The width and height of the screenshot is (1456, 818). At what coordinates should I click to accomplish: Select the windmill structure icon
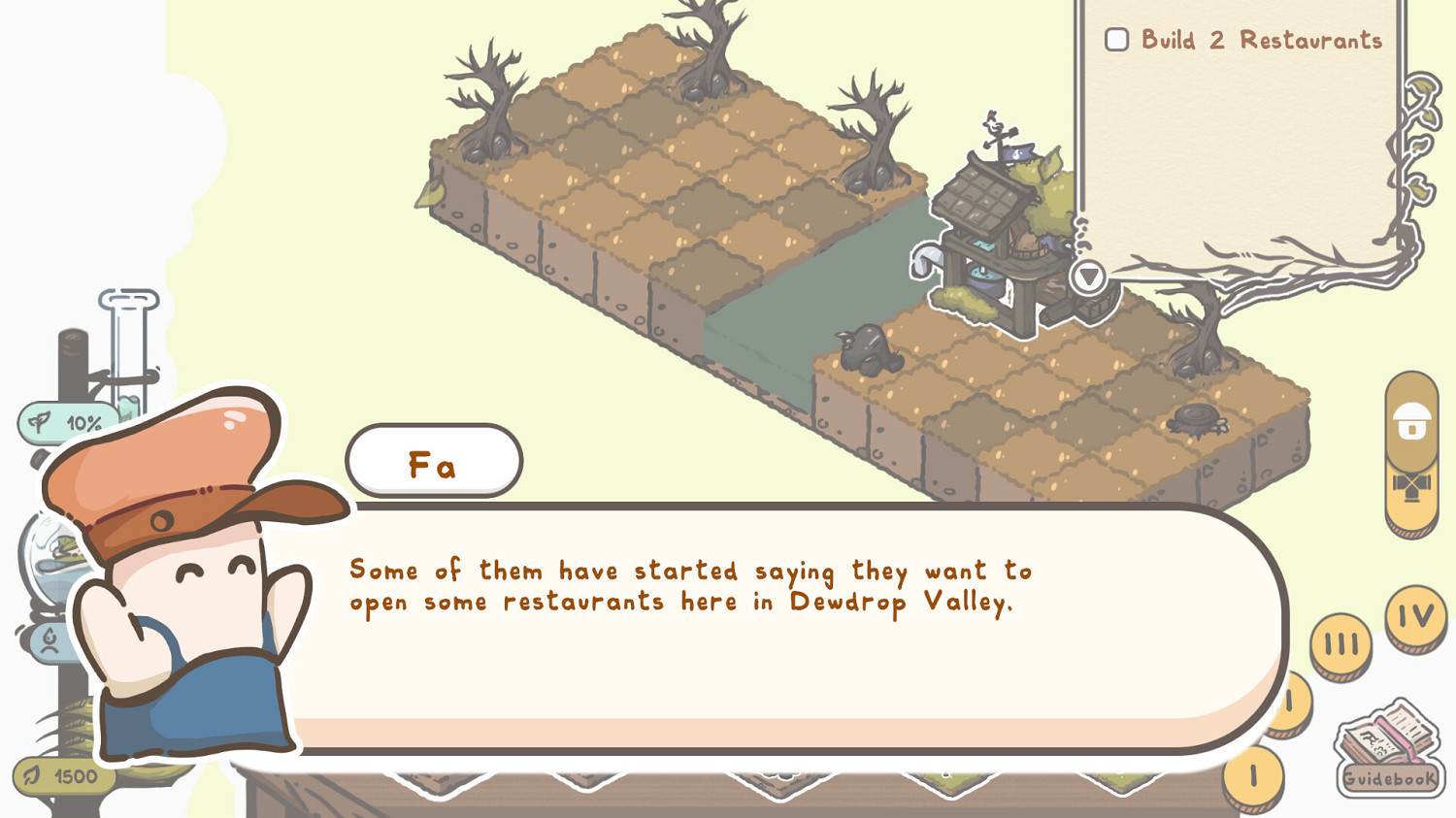tap(1413, 483)
